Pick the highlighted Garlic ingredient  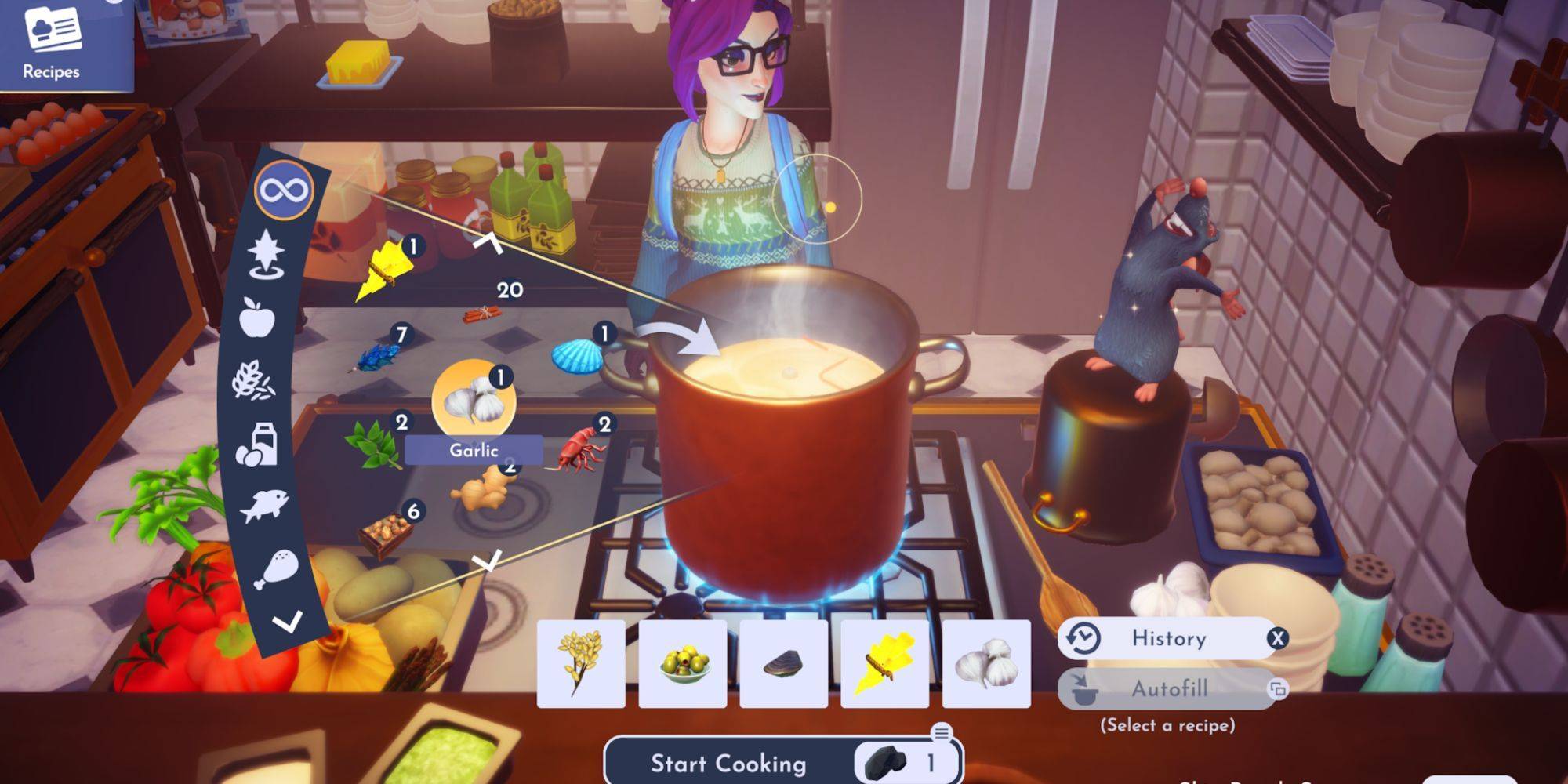474,401
